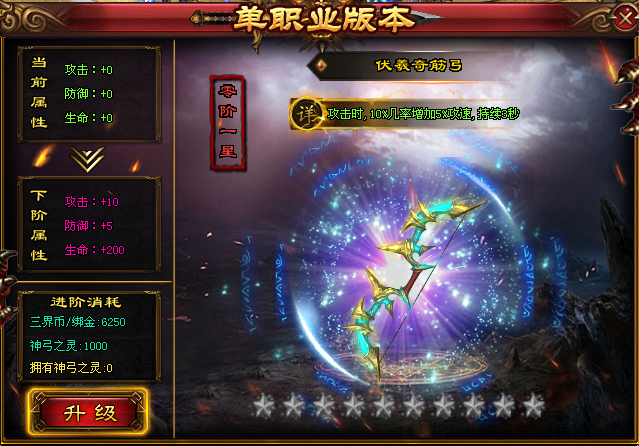The height and width of the screenshot is (446, 639).
Task: Open the 详 skill details icon
Action: [x=306, y=114]
